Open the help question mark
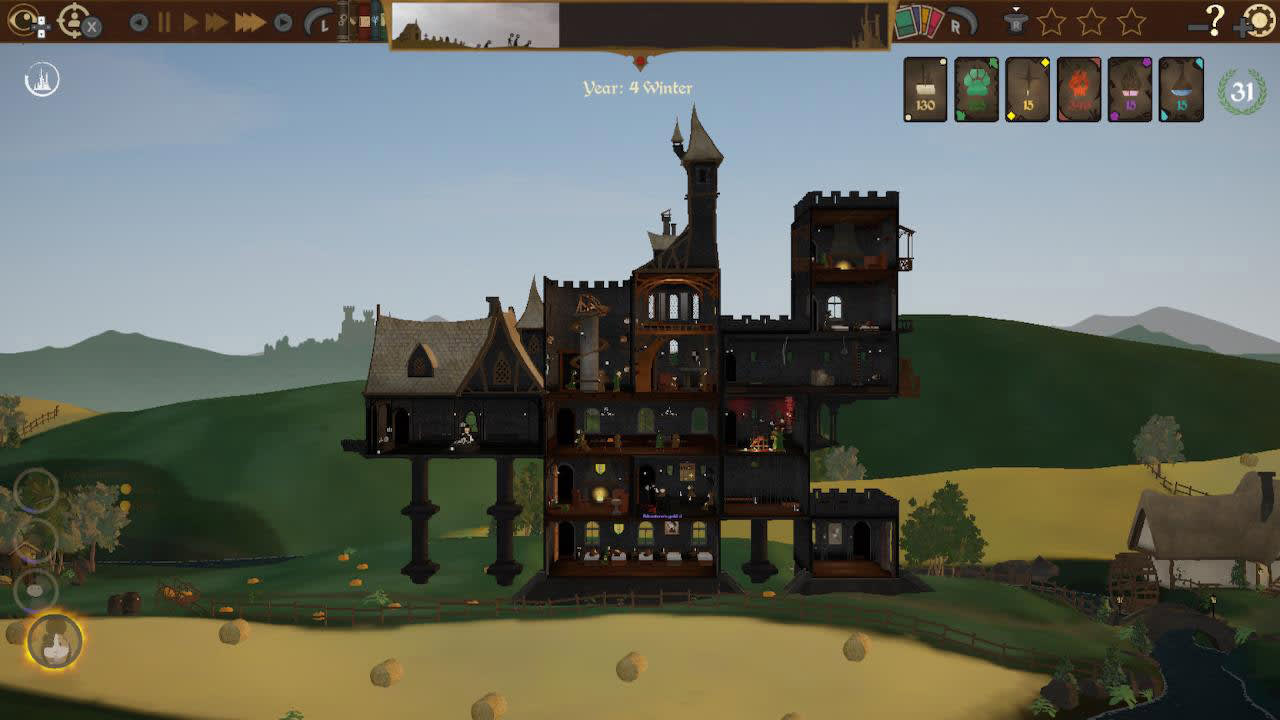Viewport: 1280px width, 720px height. (1214, 20)
